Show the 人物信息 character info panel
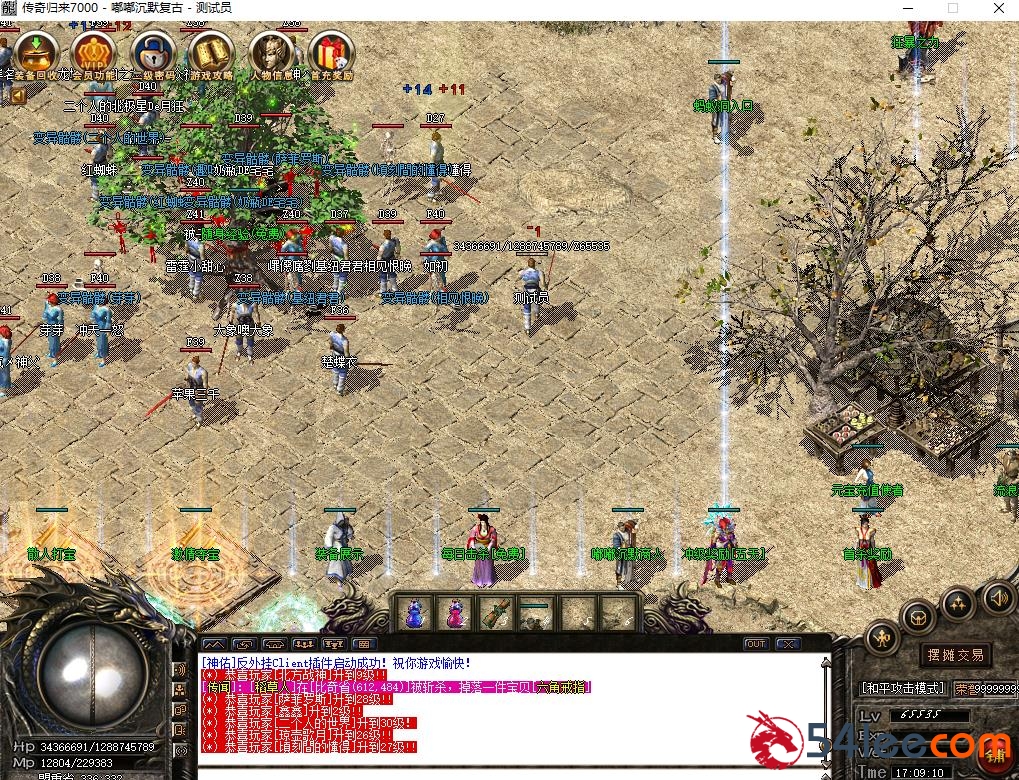 coord(272,53)
